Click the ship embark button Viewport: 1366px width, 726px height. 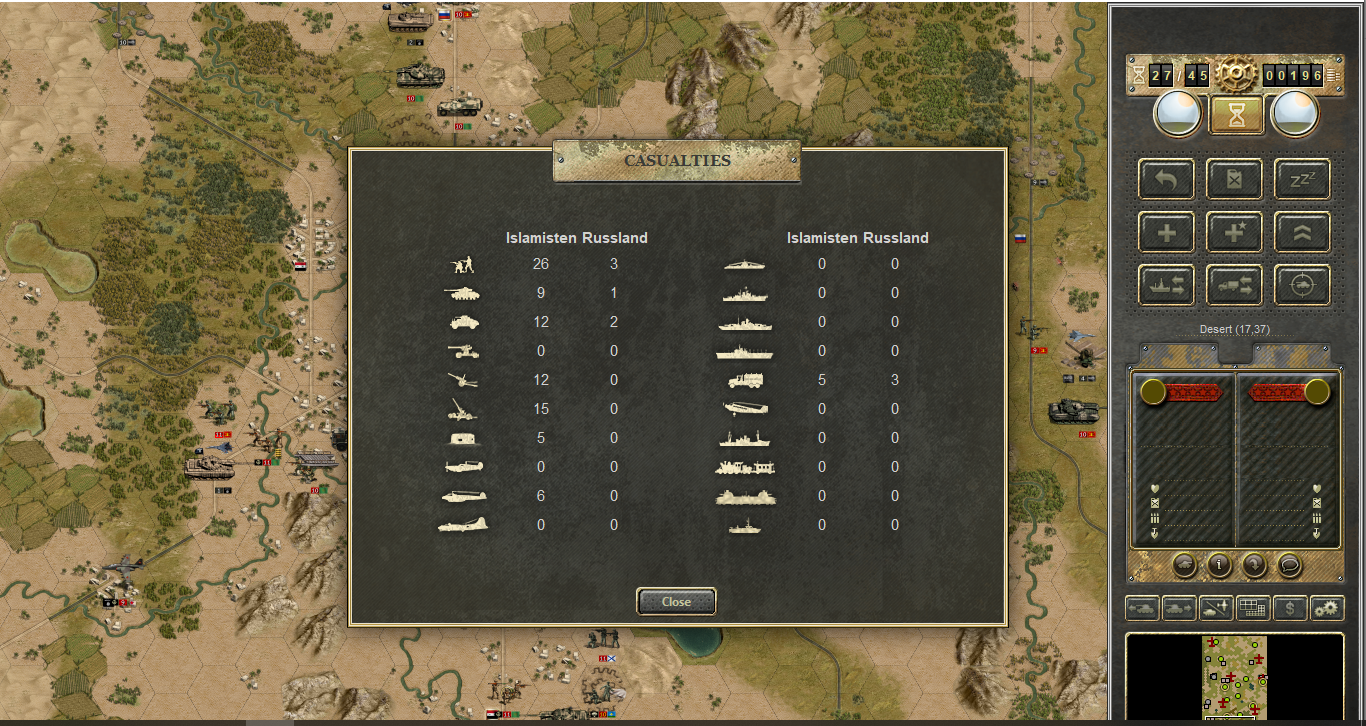(x=1166, y=286)
